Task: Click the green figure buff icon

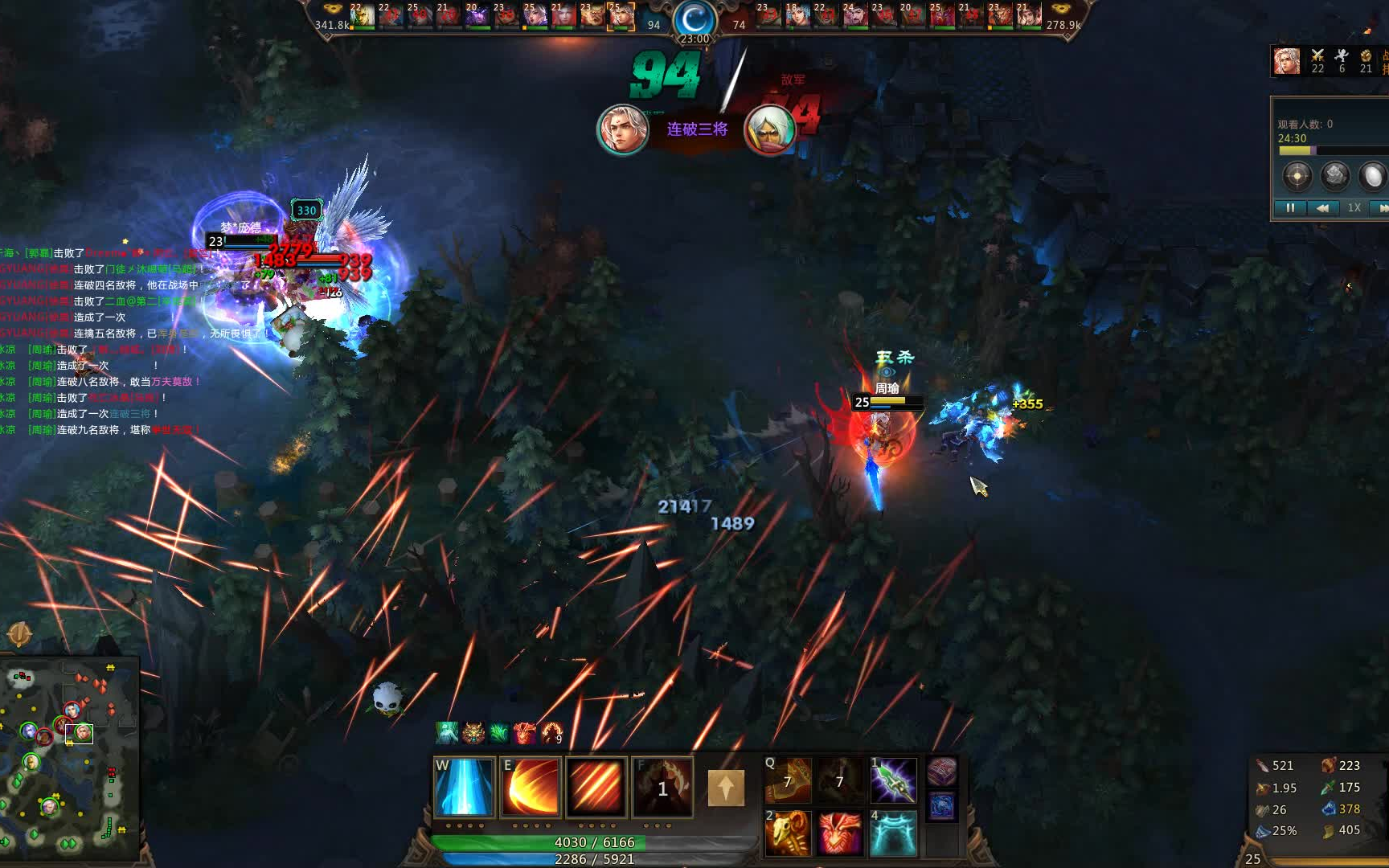Action: click(x=447, y=732)
